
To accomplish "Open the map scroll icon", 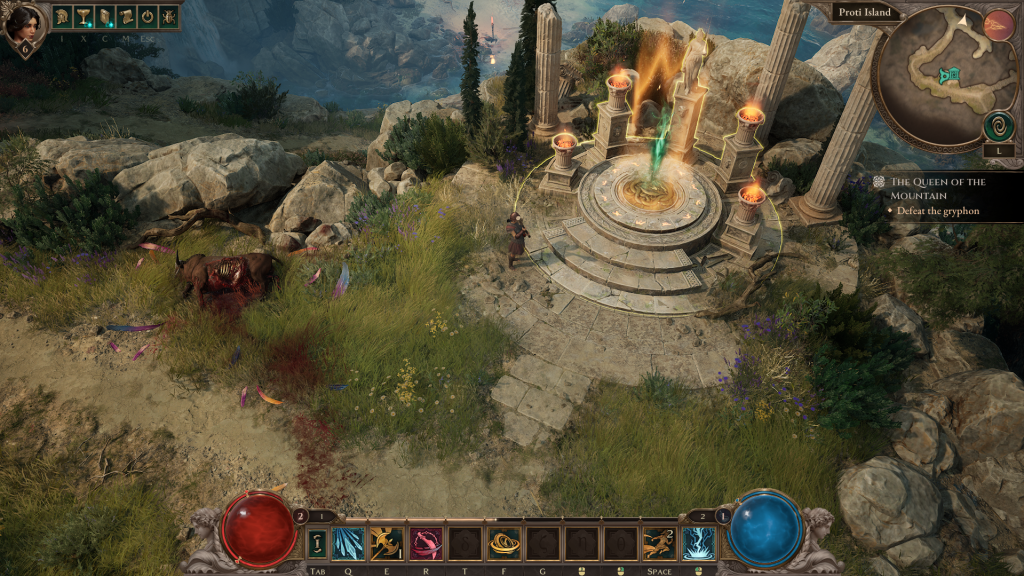I will click(125, 16).
